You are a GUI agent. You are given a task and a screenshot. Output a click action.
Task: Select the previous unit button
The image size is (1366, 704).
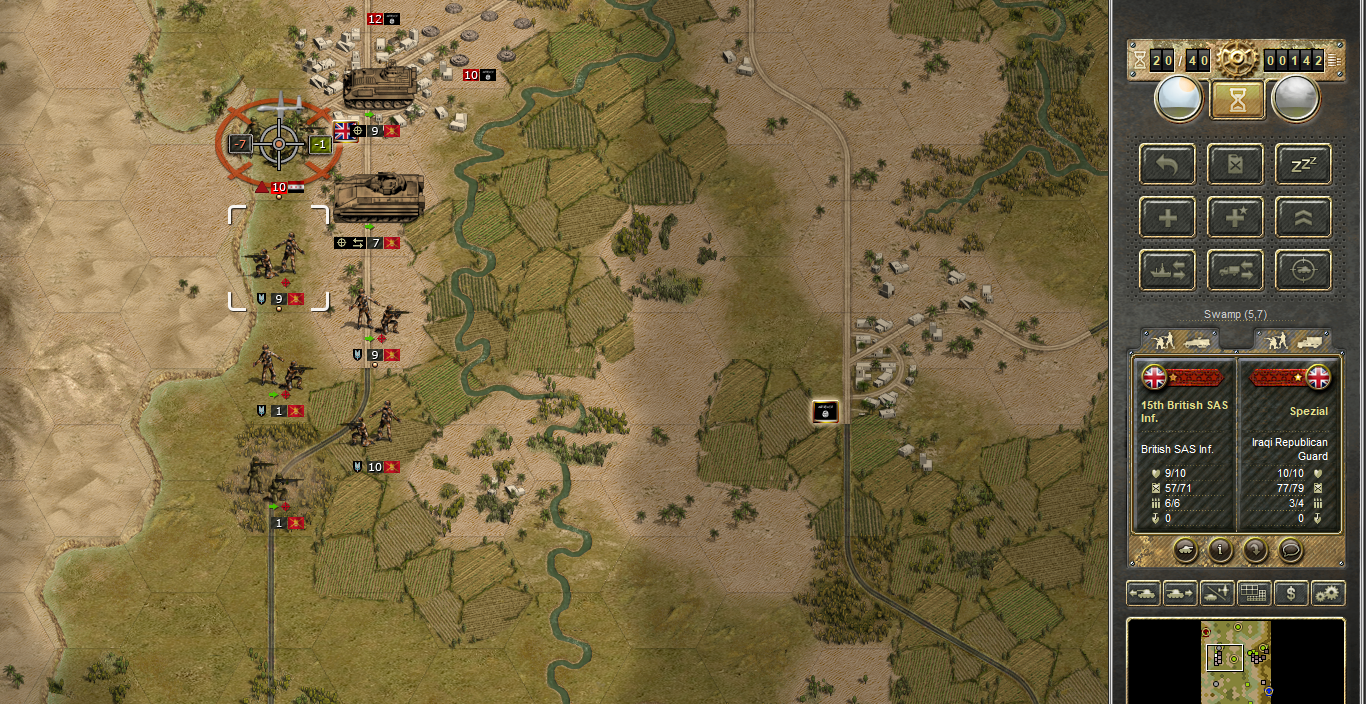tap(1143, 593)
